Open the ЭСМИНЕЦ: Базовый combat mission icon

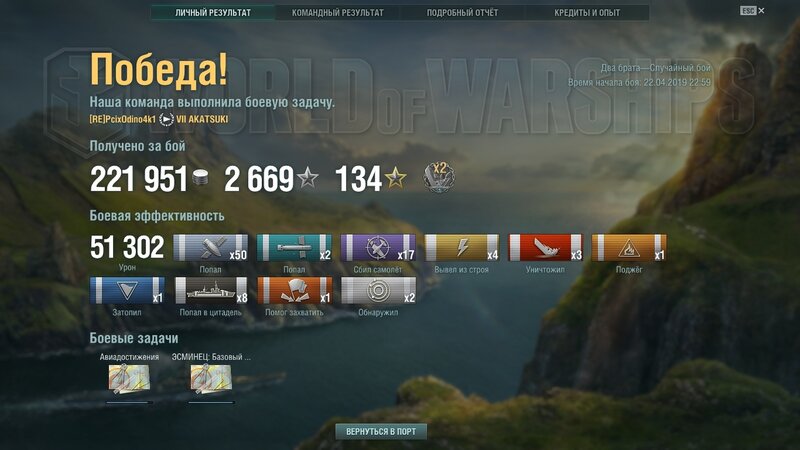point(211,378)
